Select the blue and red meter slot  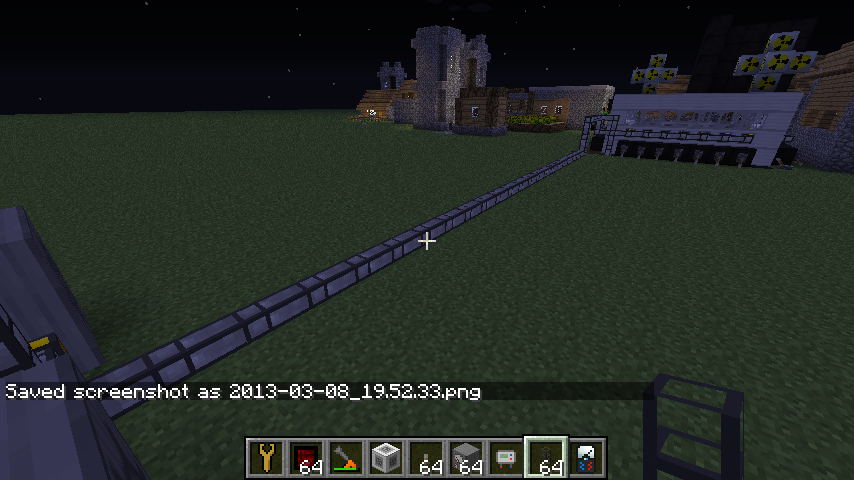[586, 459]
